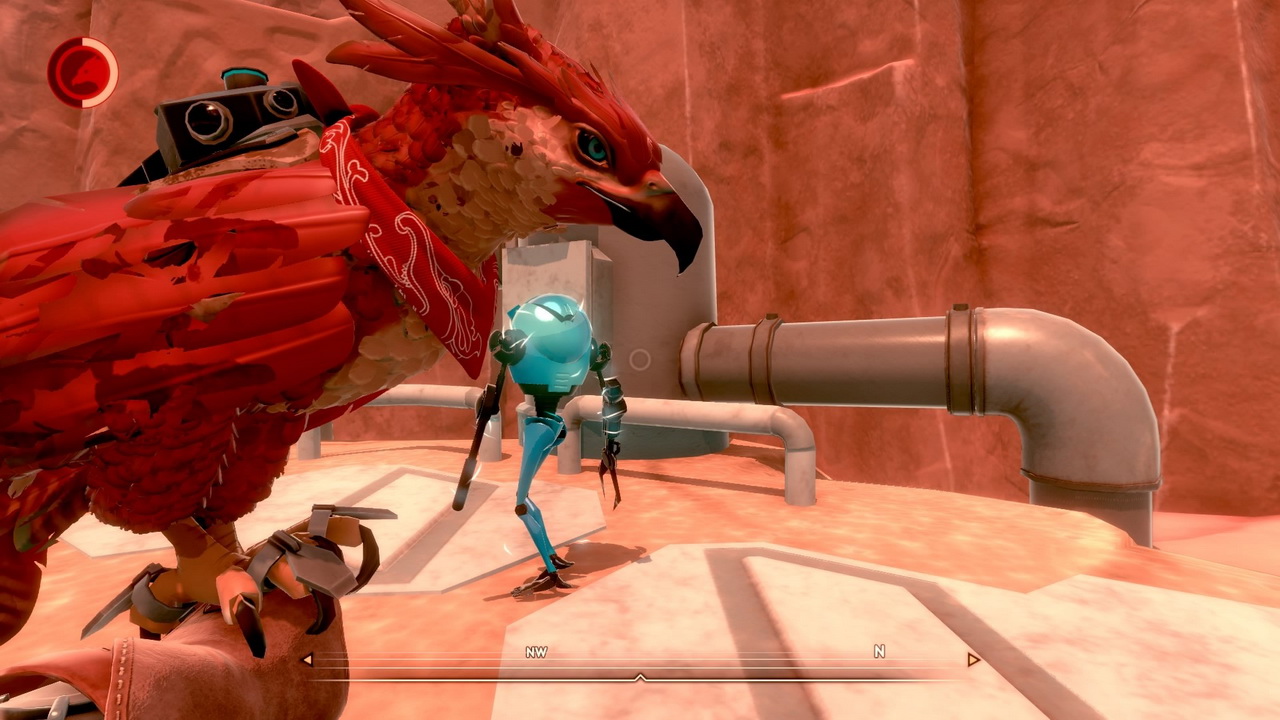Viewport: 1280px width, 720px height.
Task: Click the compass bar's right arrow
Action: click(x=972, y=660)
